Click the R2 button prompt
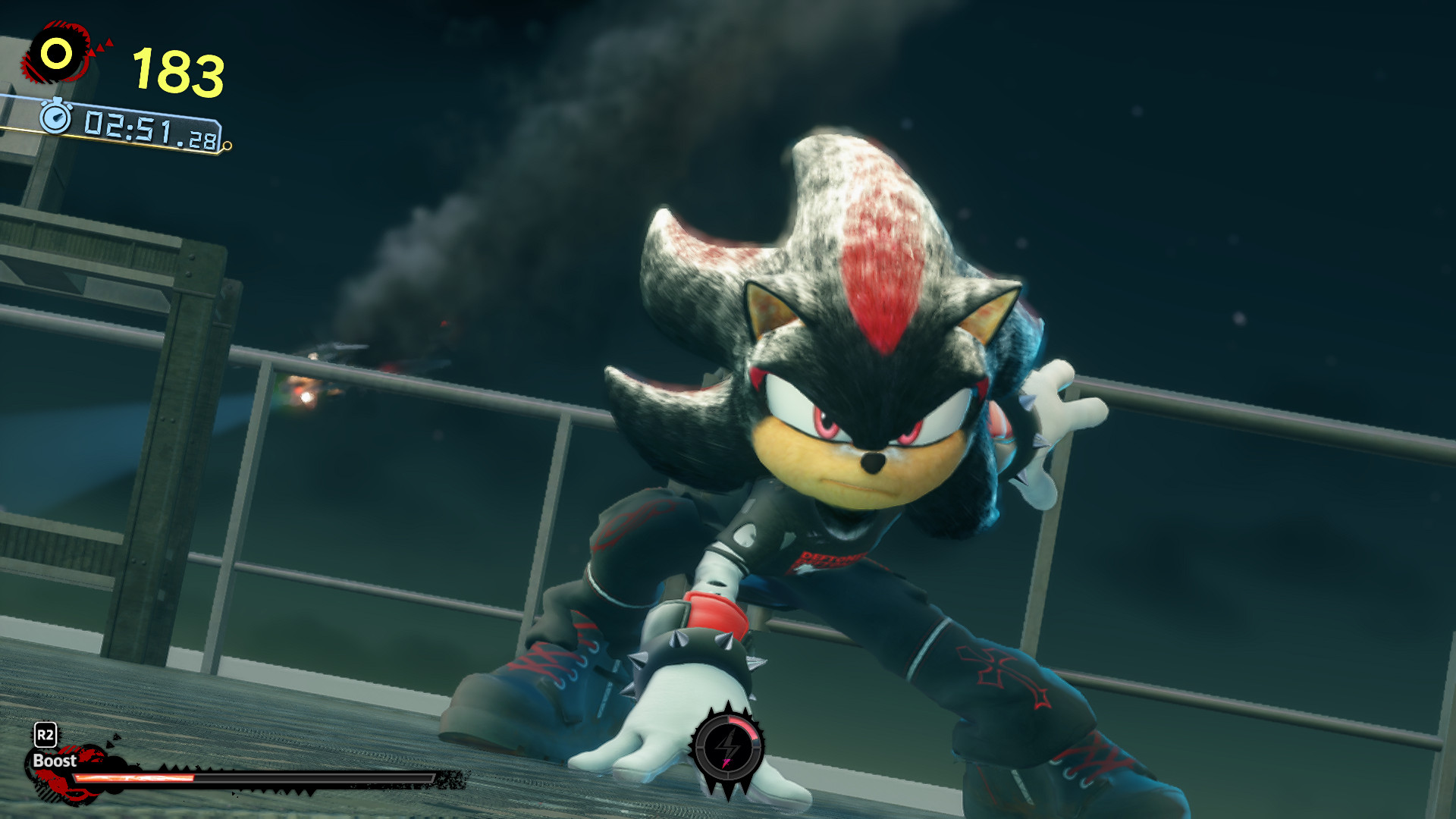Viewport: 1456px width, 819px height. (x=45, y=733)
